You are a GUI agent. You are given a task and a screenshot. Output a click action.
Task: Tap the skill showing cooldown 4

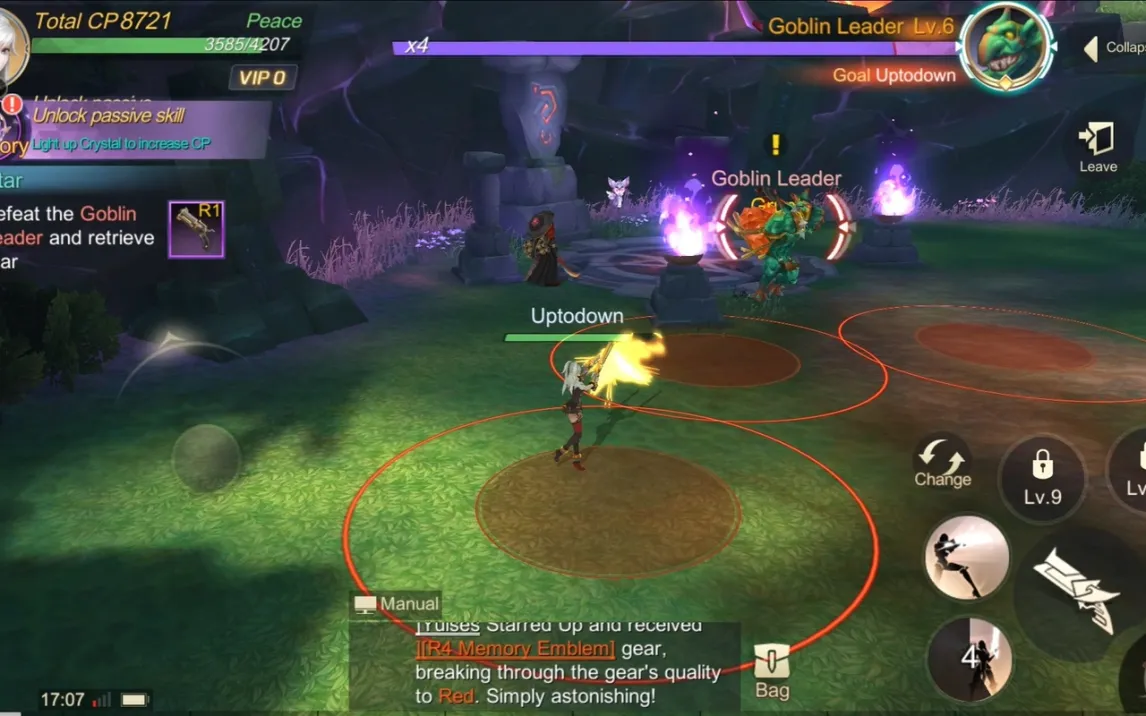tap(968, 658)
